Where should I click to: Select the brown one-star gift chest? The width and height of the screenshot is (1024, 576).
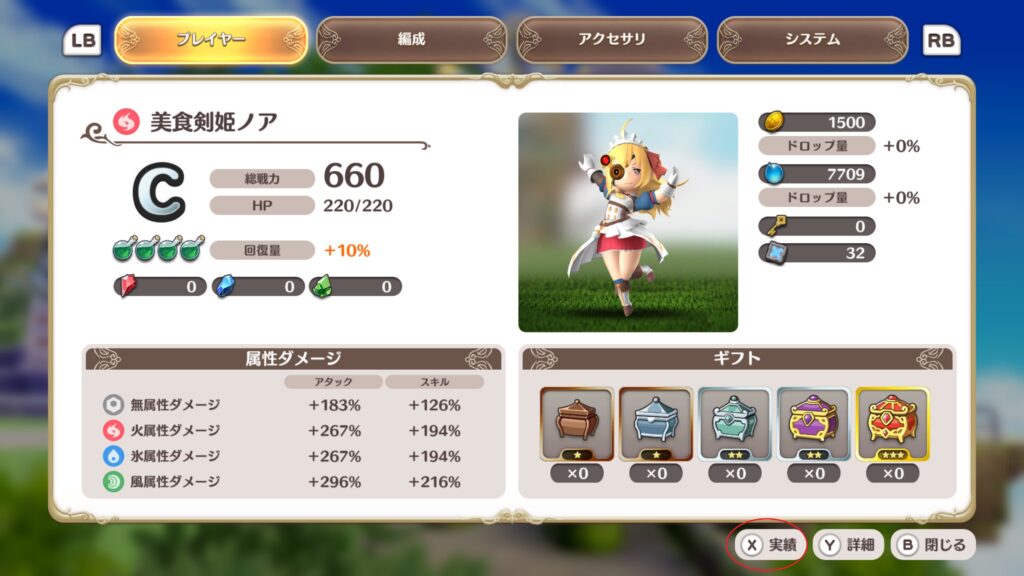point(577,424)
